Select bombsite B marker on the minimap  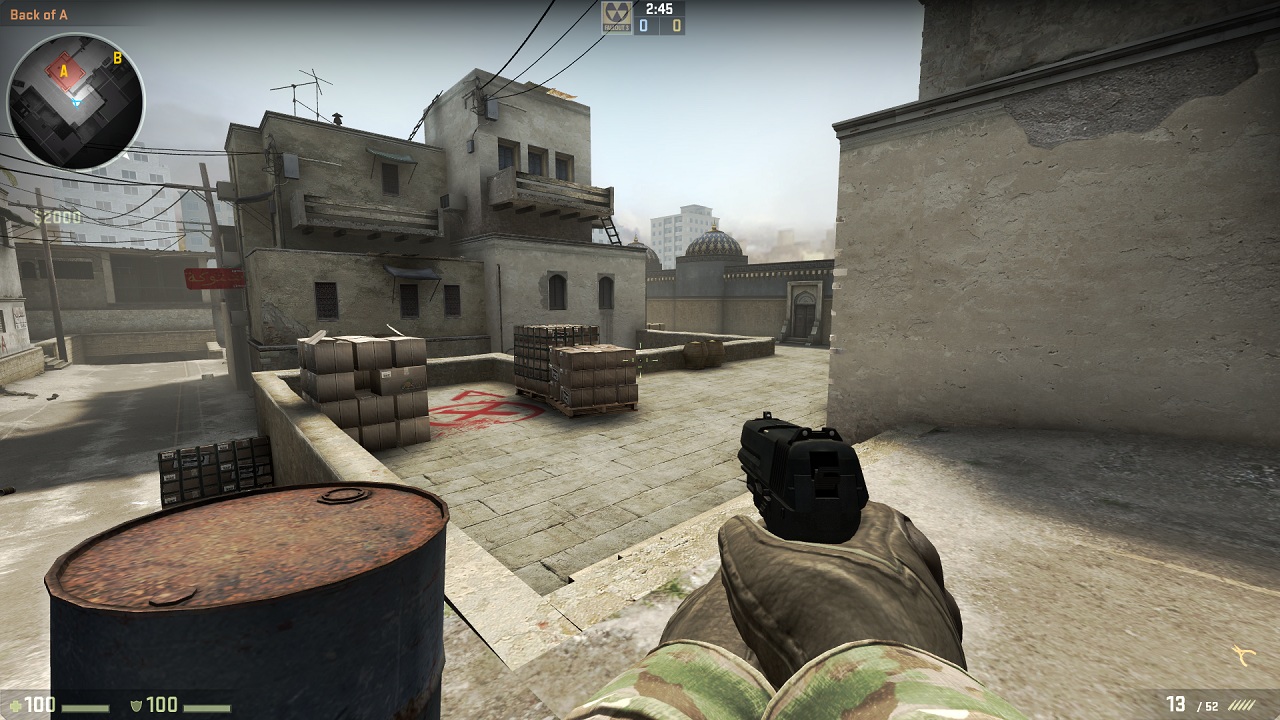117,60
